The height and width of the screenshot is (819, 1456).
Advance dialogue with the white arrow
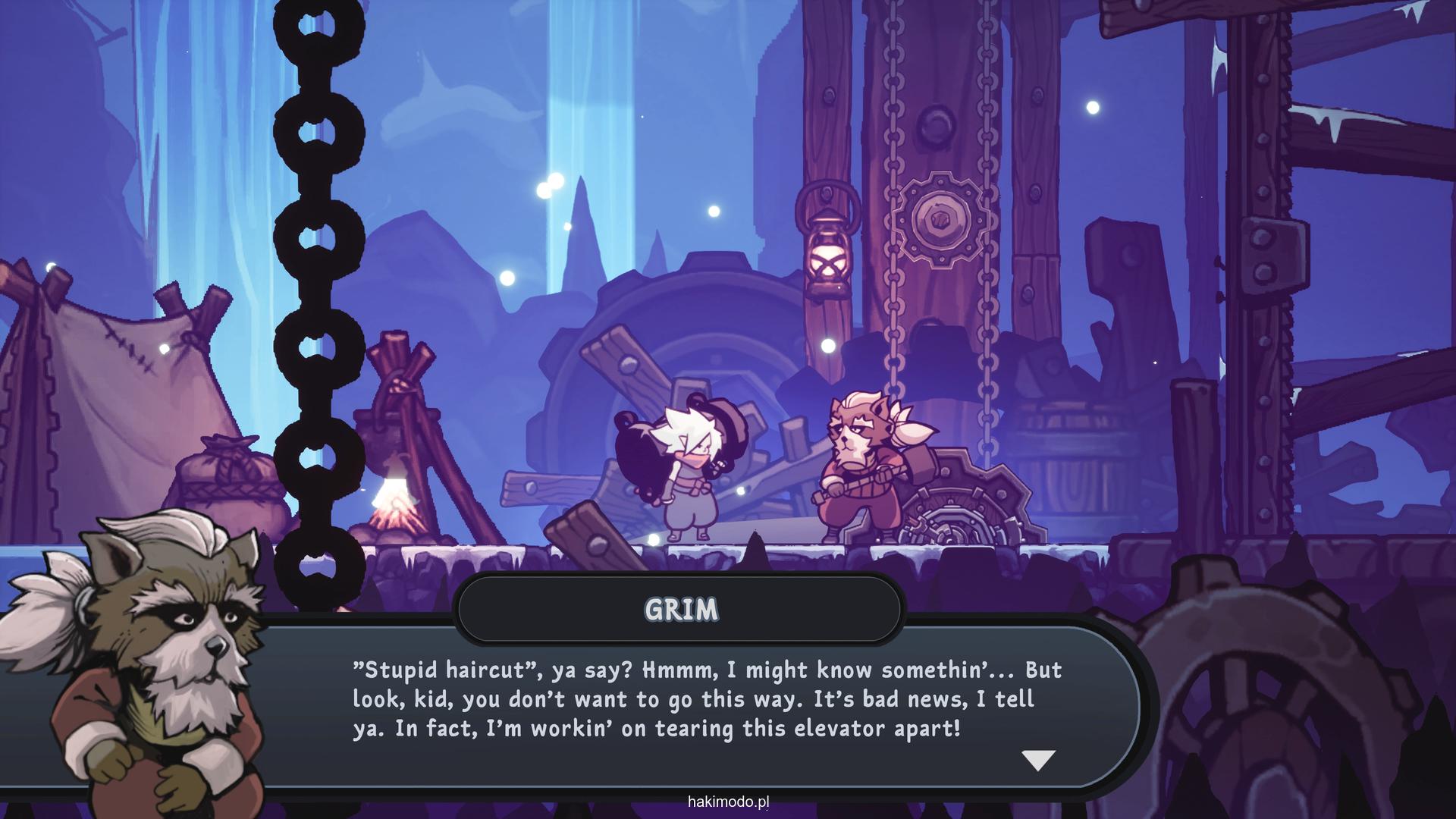point(1038,760)
